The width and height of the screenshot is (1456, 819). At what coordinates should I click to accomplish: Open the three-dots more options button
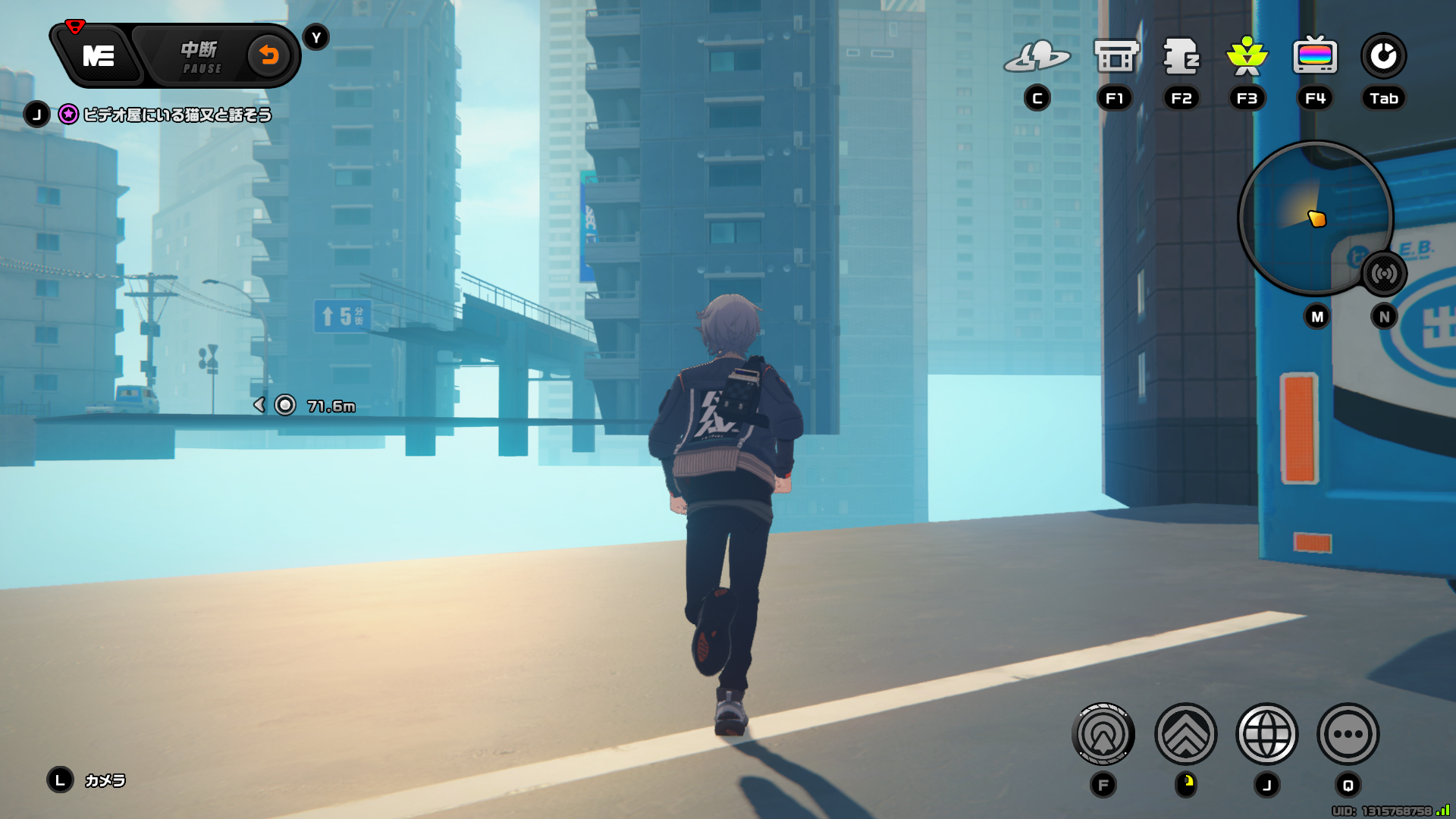[1348, 734]
